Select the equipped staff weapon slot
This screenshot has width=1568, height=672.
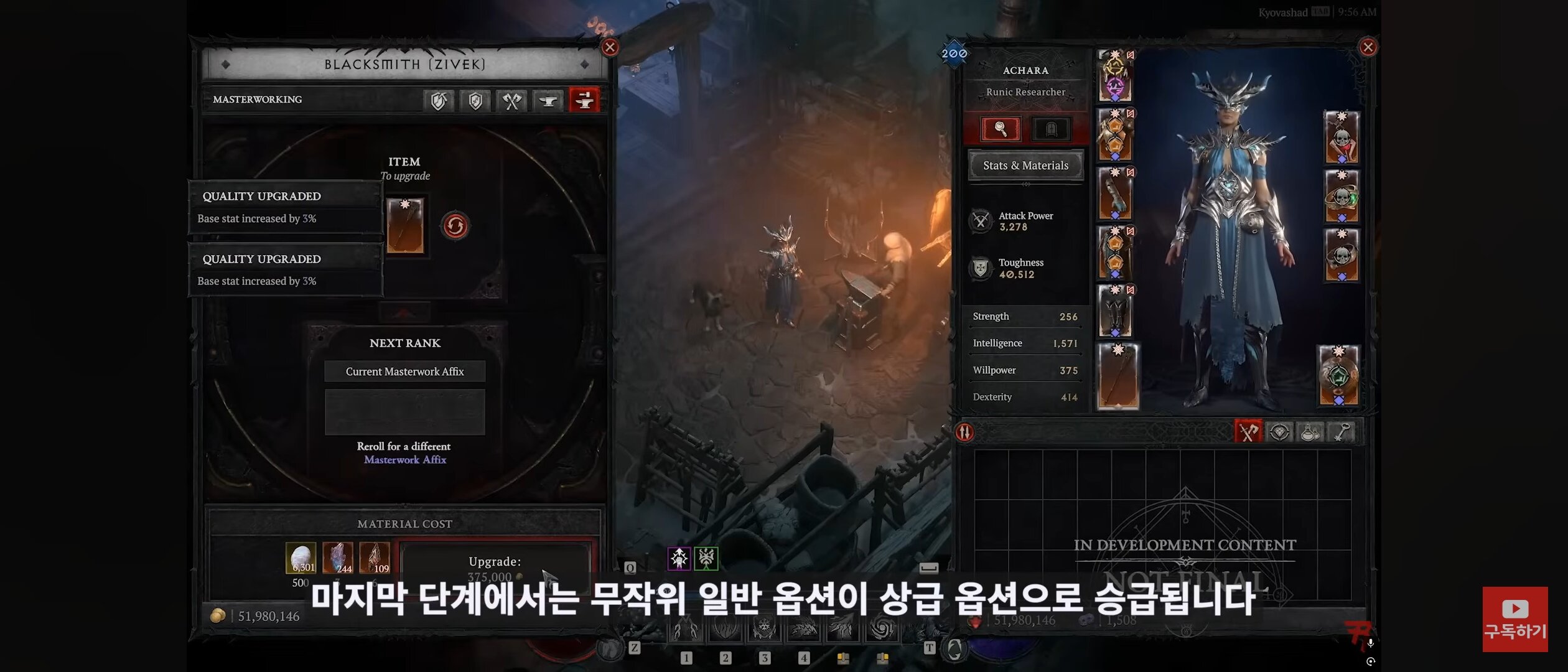tap(1118, 376)
